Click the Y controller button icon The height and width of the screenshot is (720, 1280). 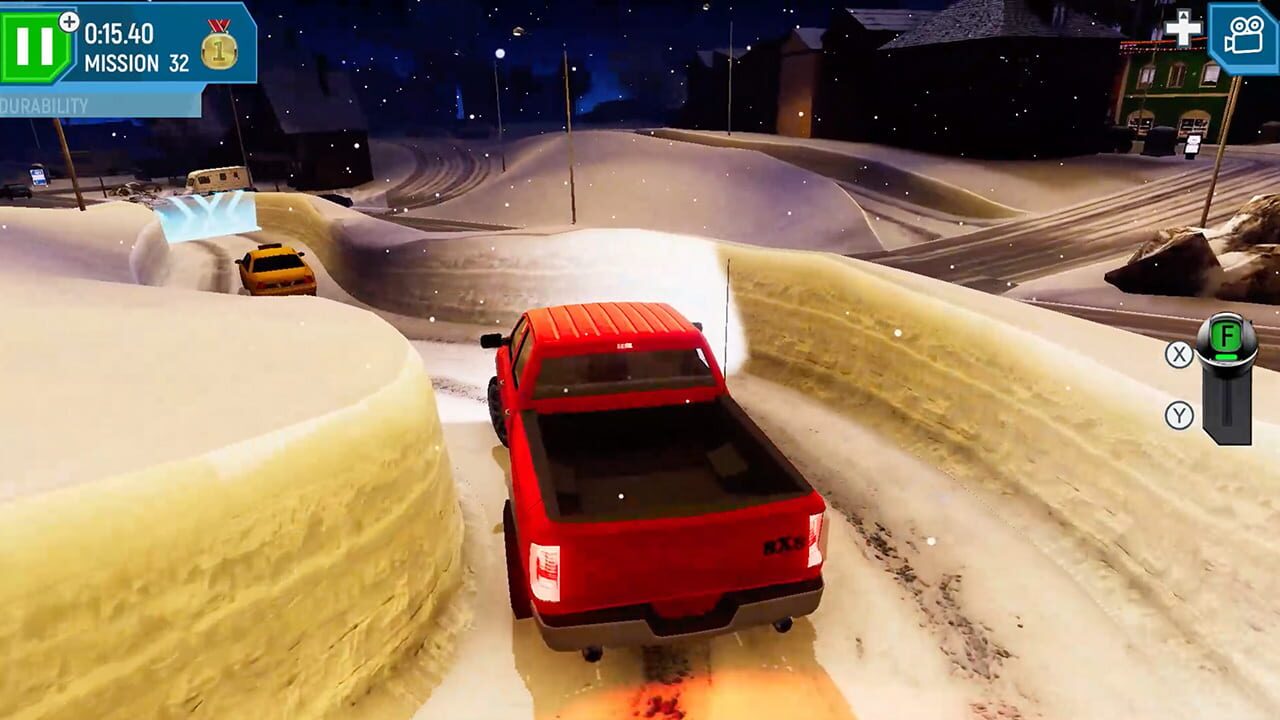pos(1179,414)
